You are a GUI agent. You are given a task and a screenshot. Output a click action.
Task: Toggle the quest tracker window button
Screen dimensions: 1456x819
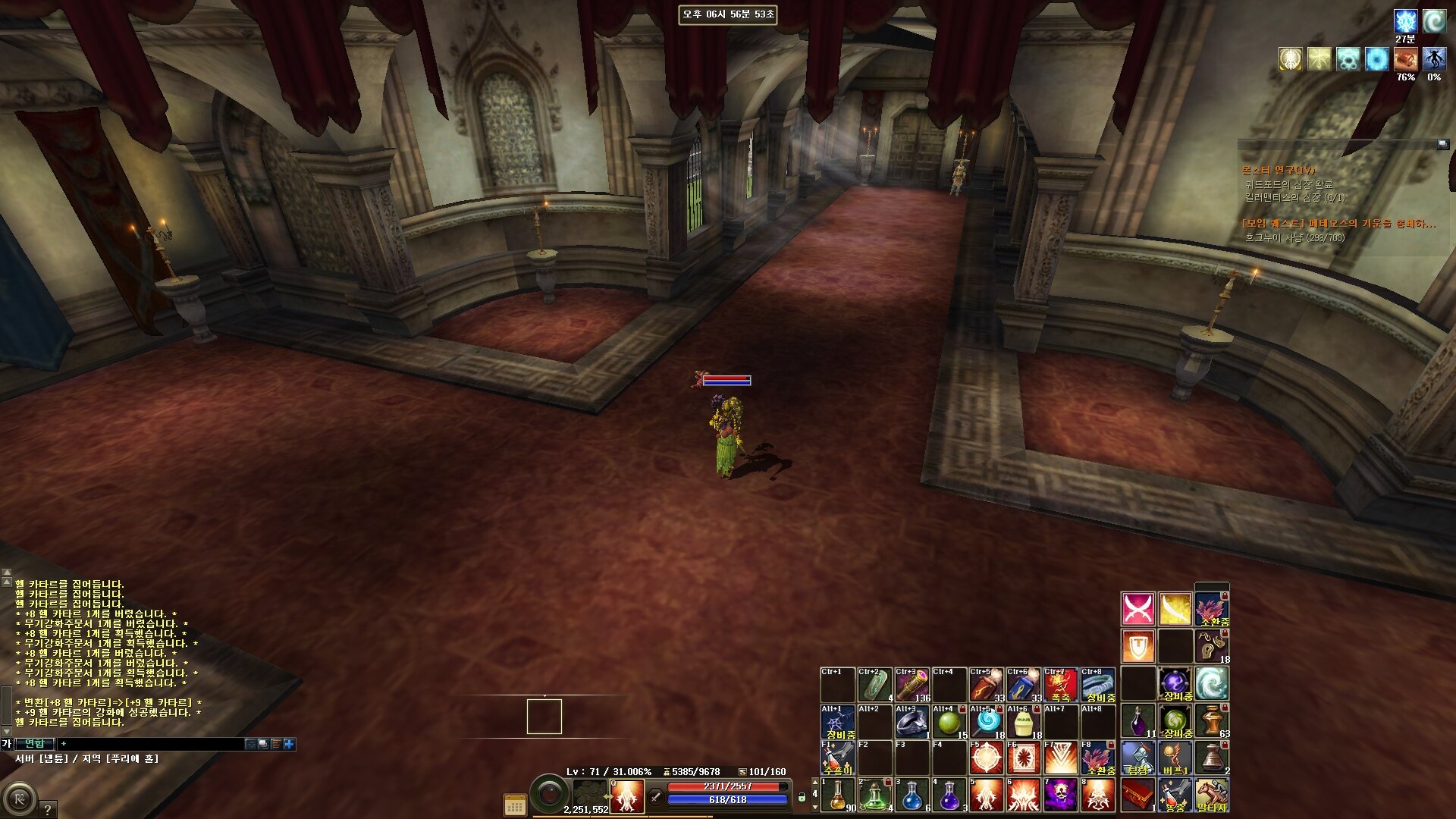(1442, 144)
